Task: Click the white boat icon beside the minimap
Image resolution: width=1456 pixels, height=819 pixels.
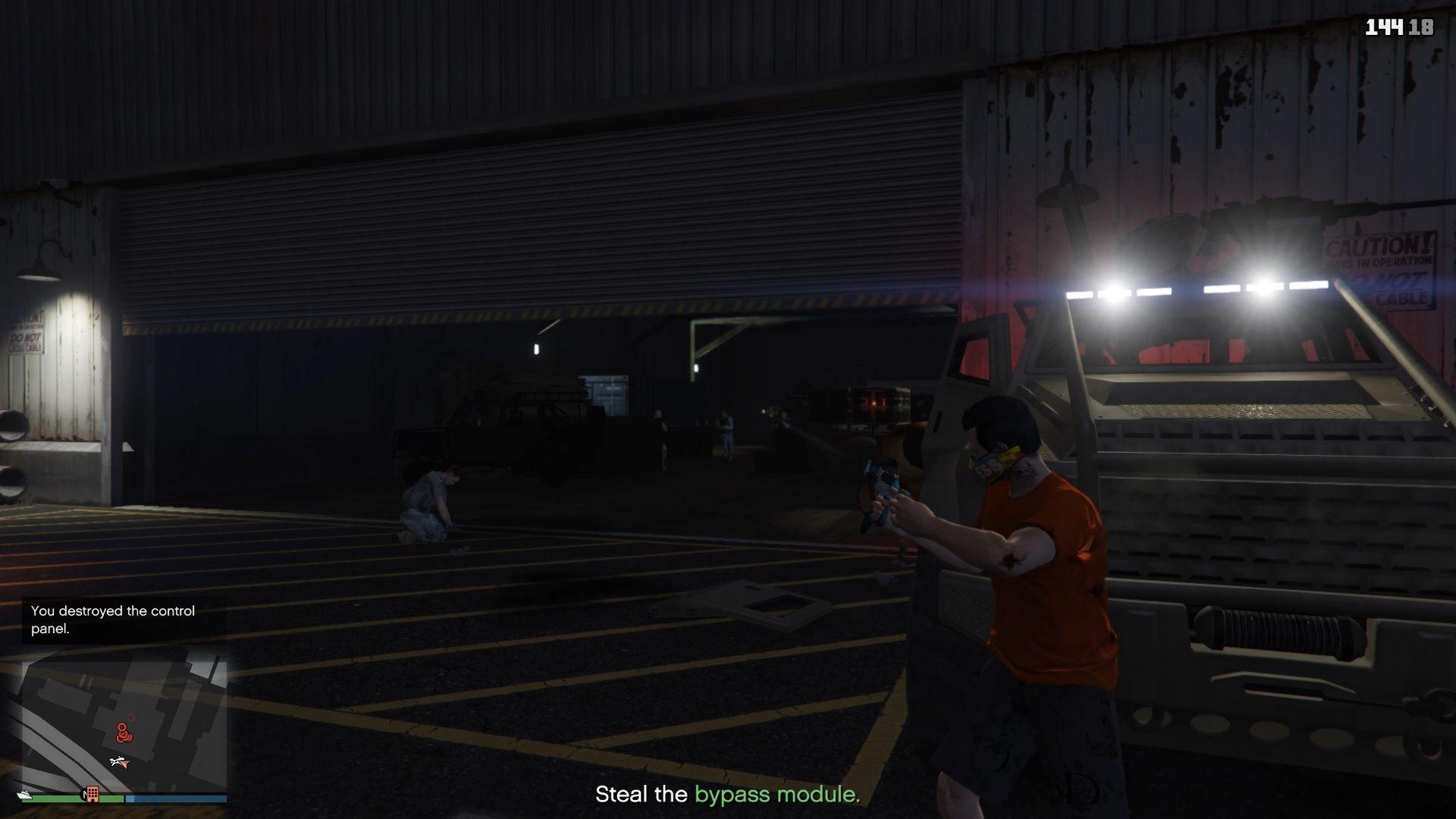Action: click(24, 795)
